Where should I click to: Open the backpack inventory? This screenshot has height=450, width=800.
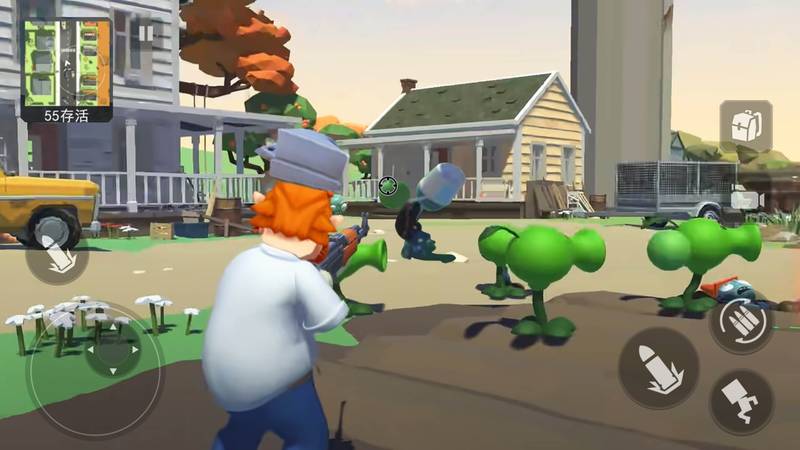[745, 126]
